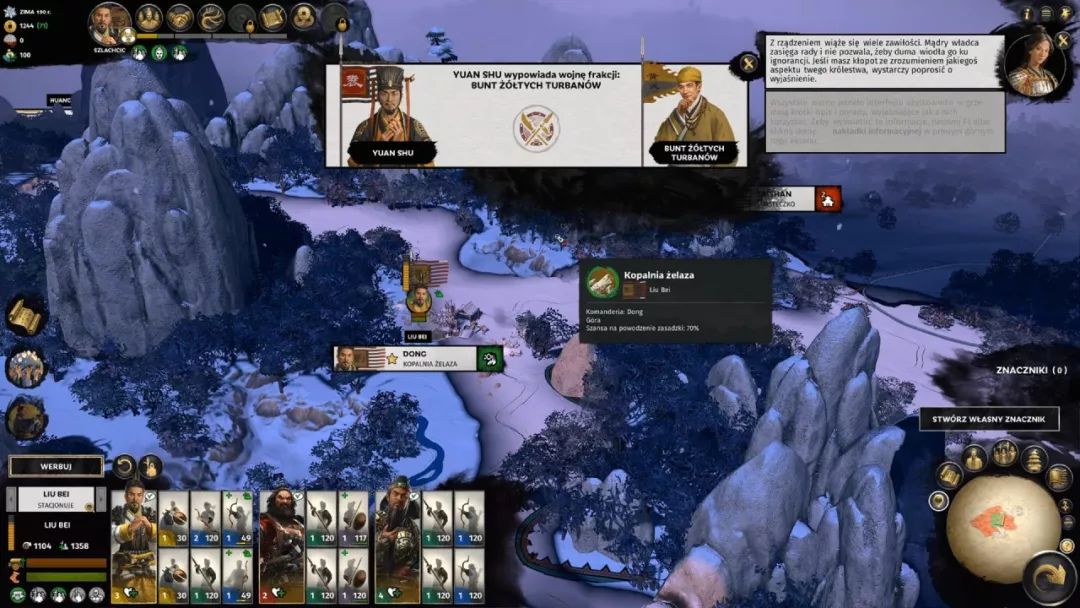End the turn with the arrow button

1048,578
